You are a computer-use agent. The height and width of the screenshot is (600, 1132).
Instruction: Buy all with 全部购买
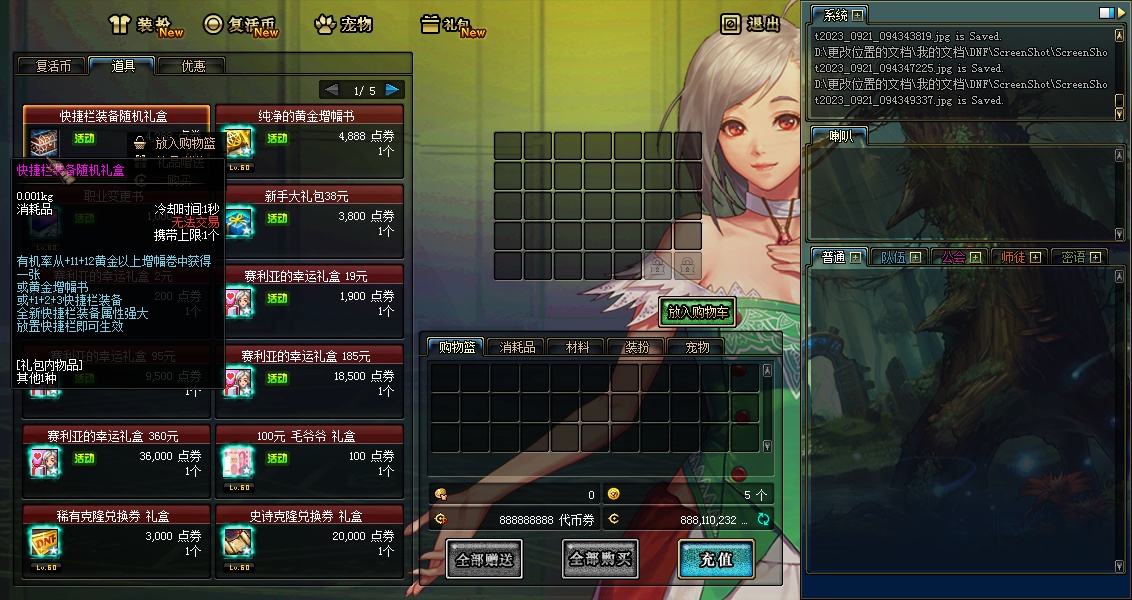point(600,559)
